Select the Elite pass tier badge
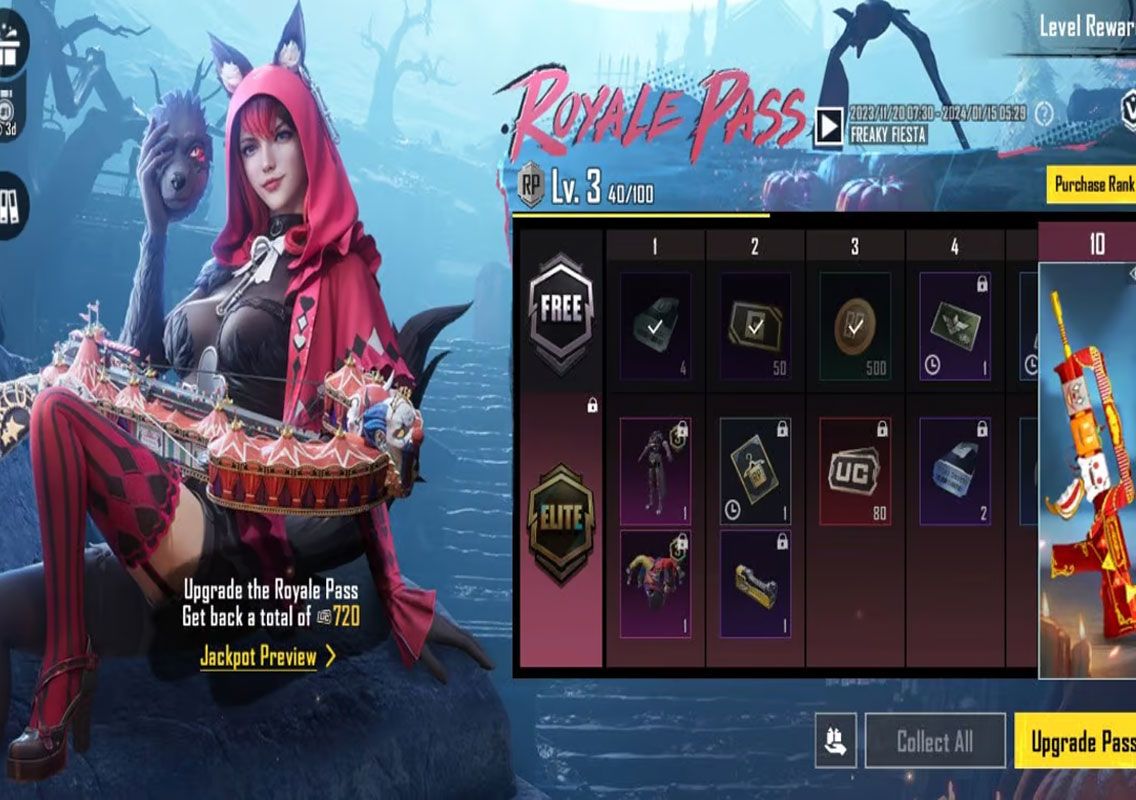1136x800 pixels. (560, 517)
